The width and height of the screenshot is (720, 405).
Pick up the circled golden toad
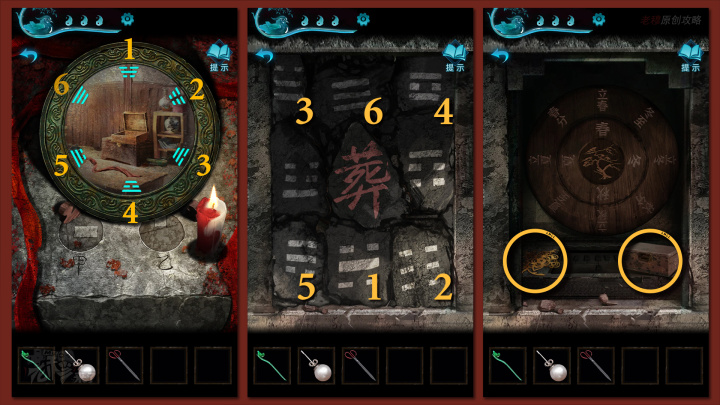click(539, 258)
